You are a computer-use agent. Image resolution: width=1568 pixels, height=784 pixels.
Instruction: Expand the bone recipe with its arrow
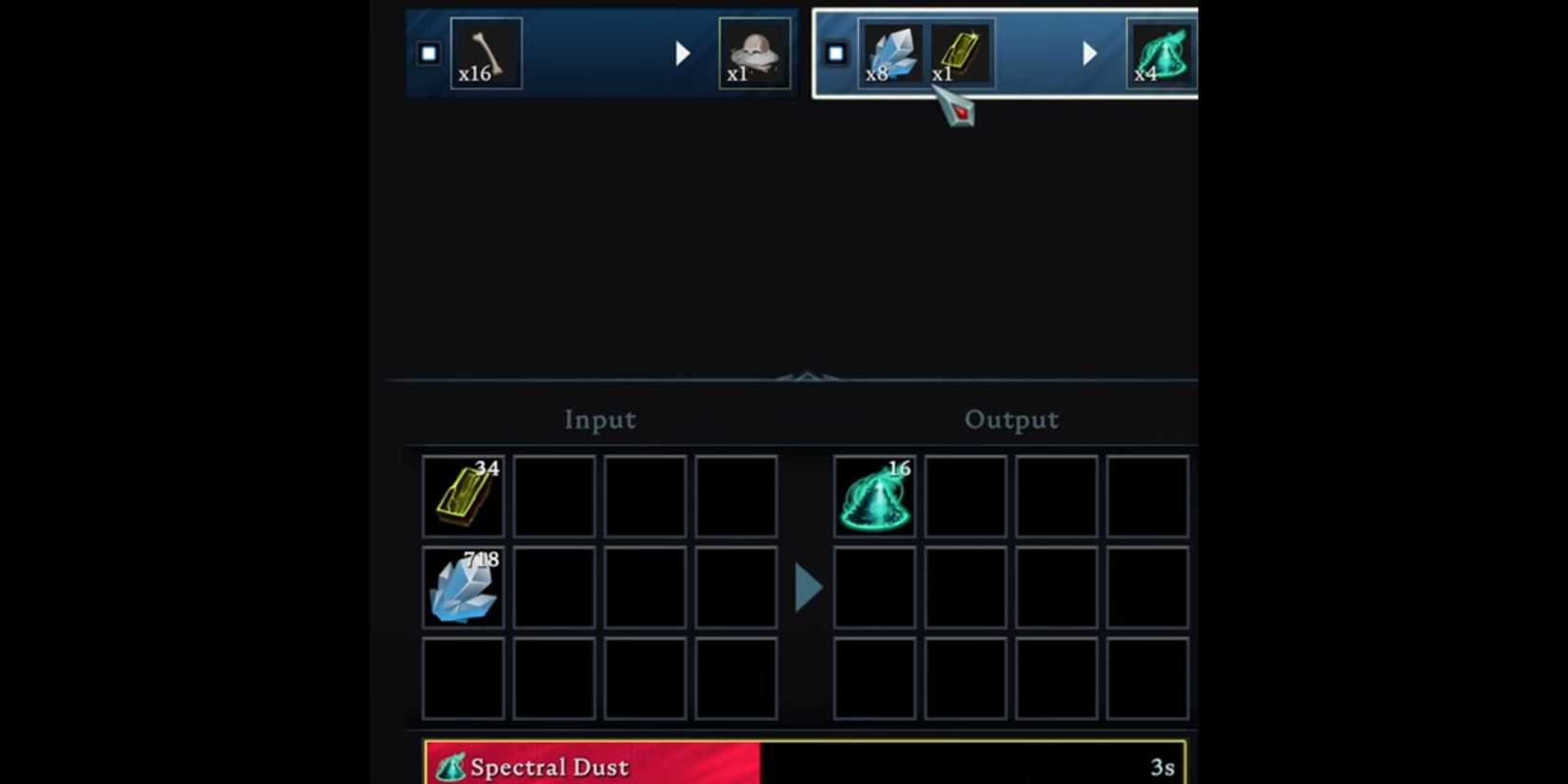click(x=682, y=53)
